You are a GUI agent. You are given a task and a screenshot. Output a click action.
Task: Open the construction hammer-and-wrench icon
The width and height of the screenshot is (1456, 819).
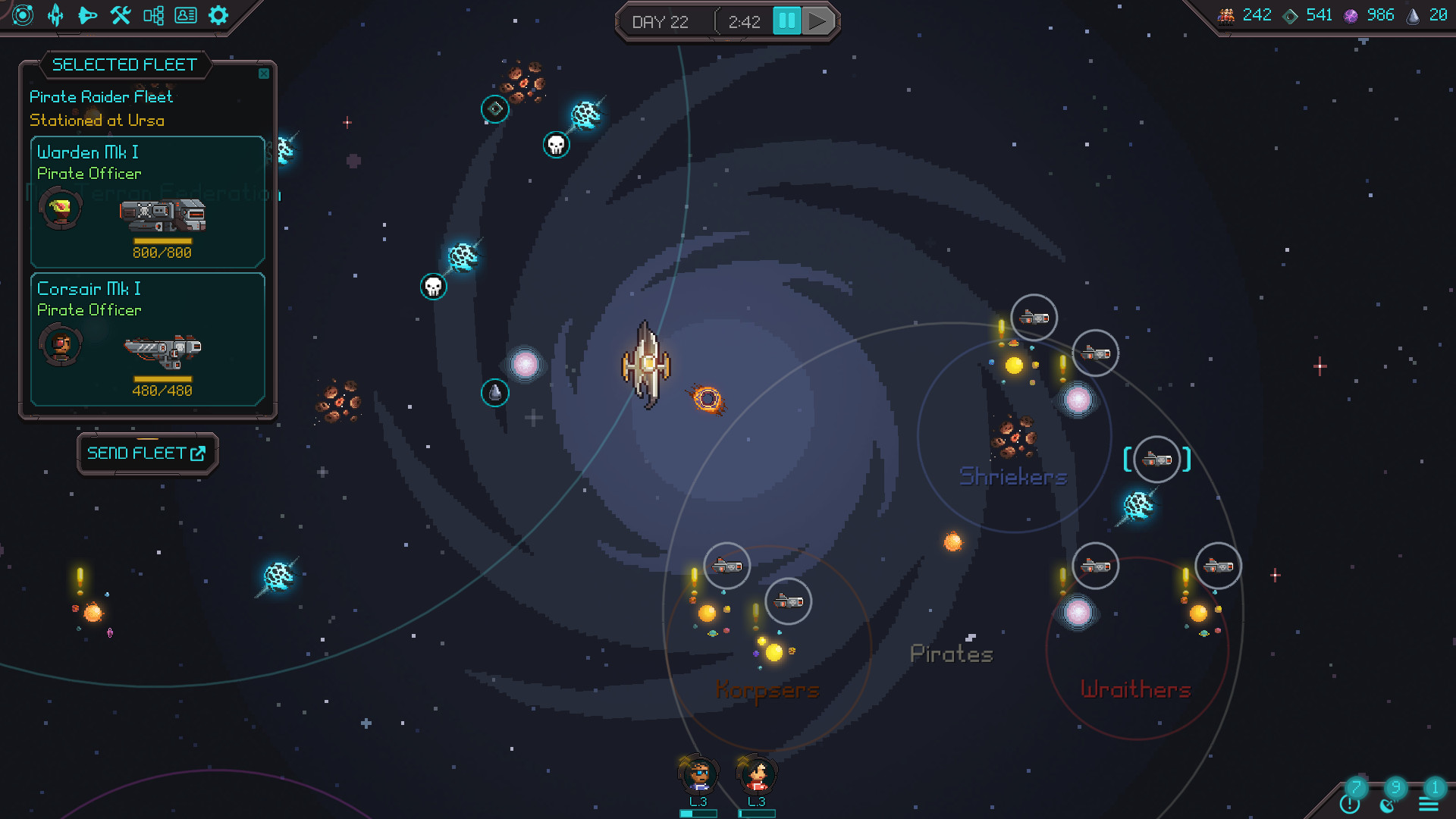point(120,15)
